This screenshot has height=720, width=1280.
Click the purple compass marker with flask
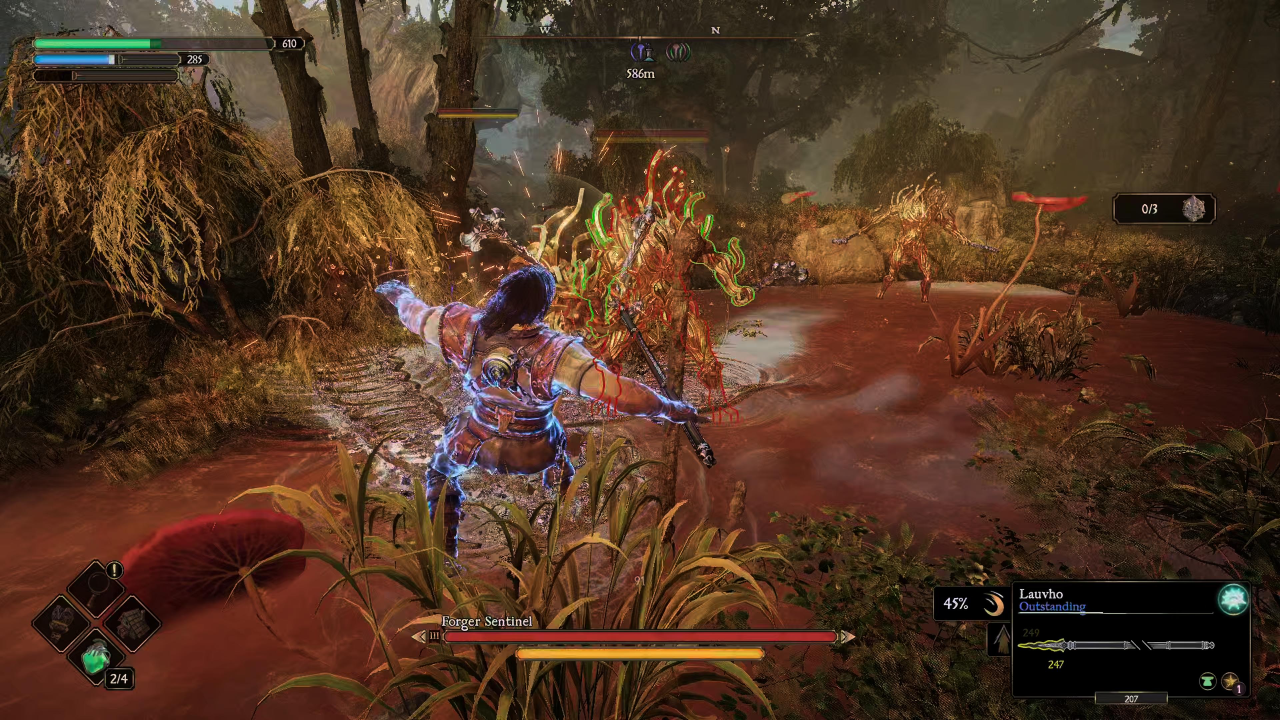tap(643, 52)
